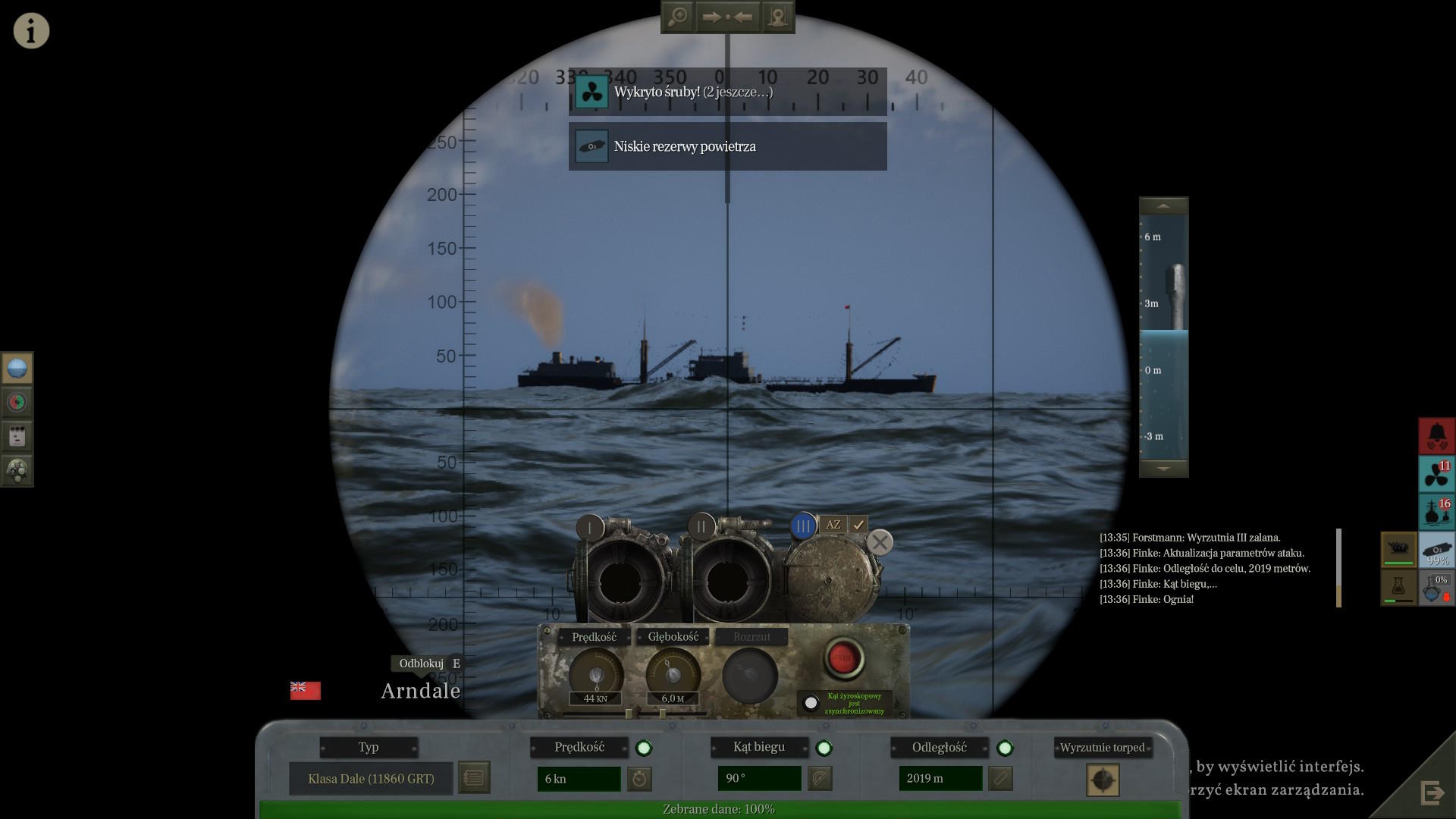
Task: Click the angle tool beside Kąt biegu
Action: [820, 779]
